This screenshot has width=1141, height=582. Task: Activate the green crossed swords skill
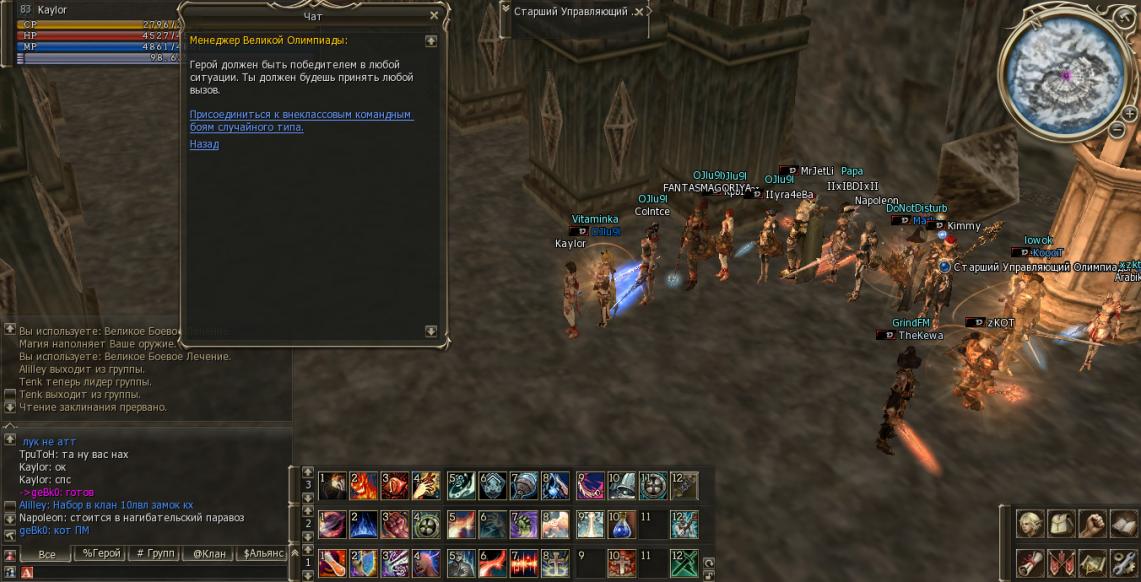(x=685, y=563)
